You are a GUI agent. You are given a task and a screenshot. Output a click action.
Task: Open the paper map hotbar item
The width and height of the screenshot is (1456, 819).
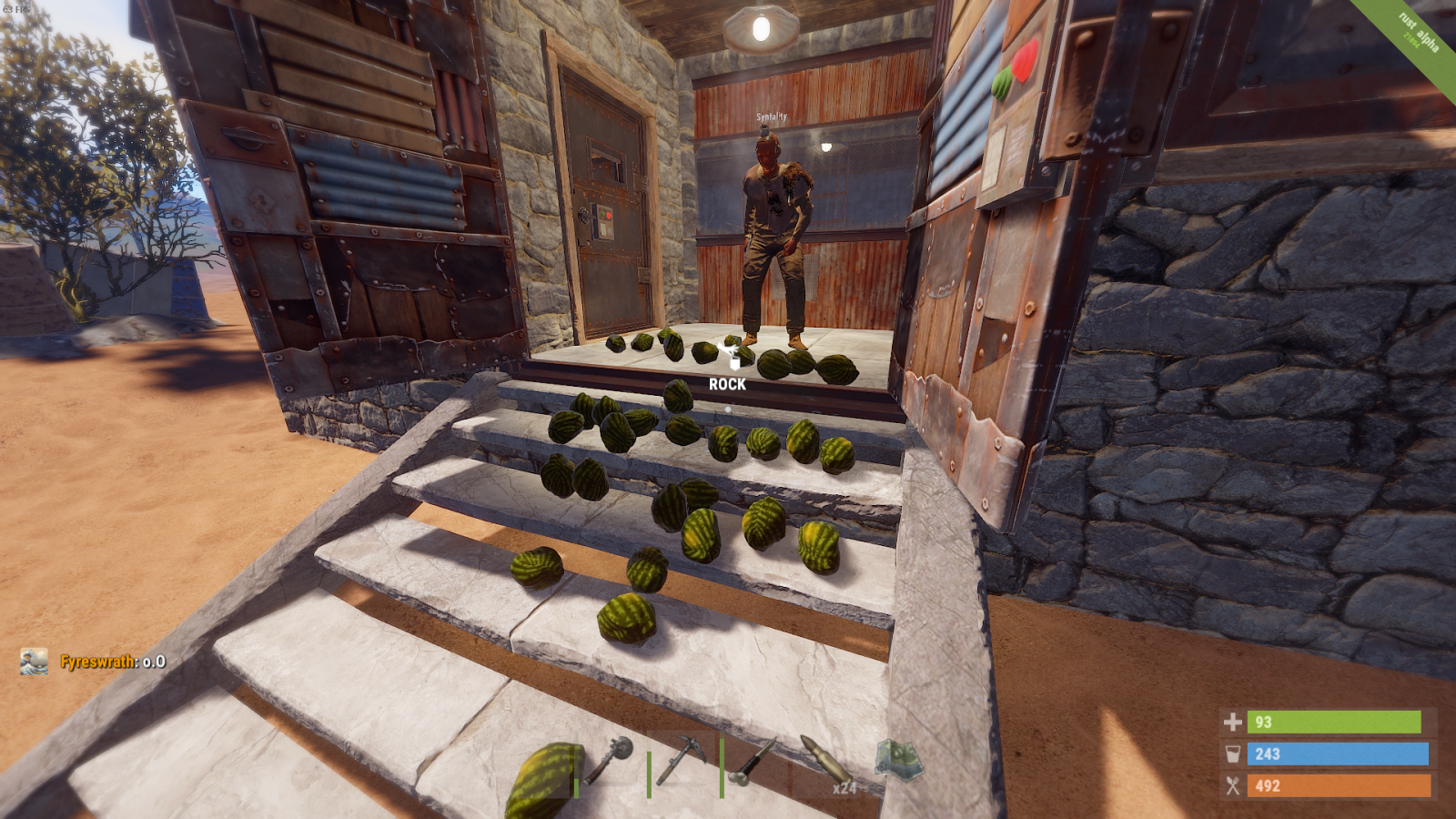(x=898, y=760)
